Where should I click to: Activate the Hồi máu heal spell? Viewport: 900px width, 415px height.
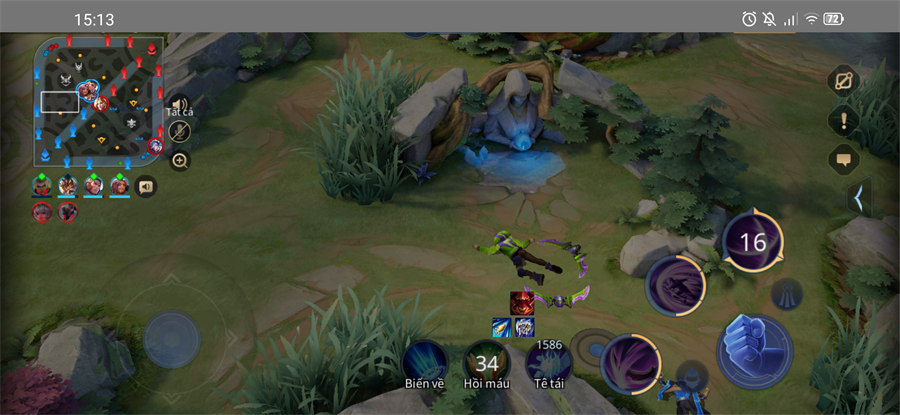tap(487, 363)
